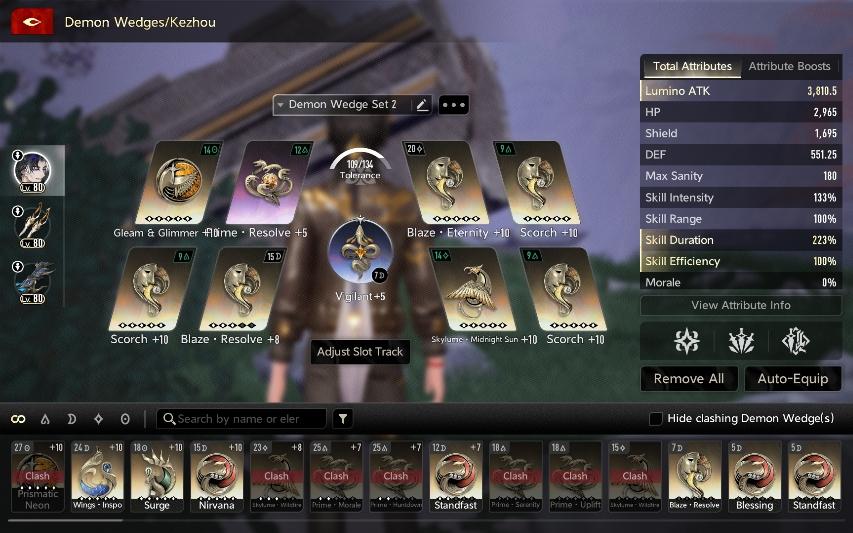Screen dimensions: 853x533
Task: Select the Blessing wedge in inventory
Action: tap(754, 476)
